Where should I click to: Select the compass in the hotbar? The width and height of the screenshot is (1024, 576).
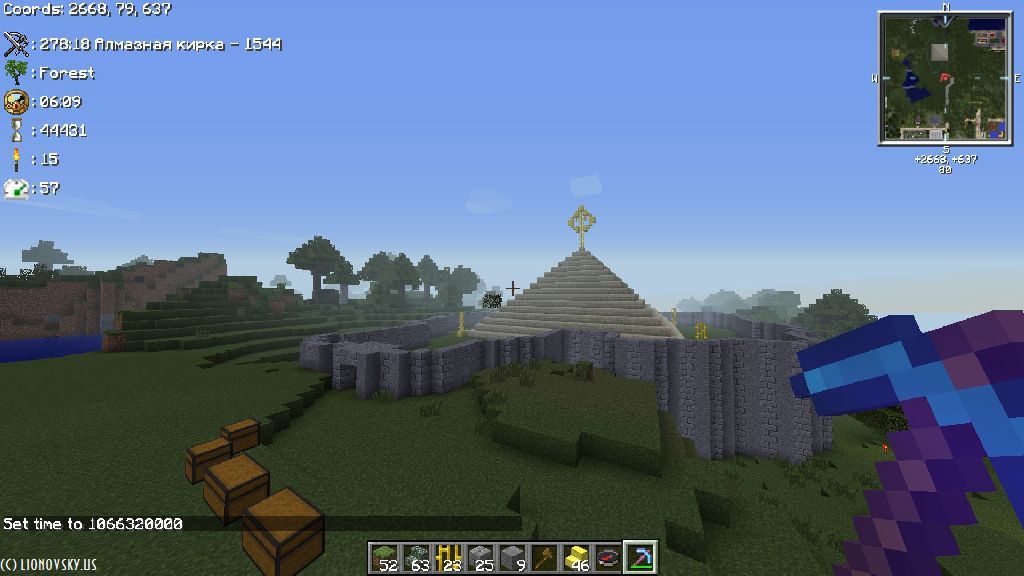pos(608,558)
